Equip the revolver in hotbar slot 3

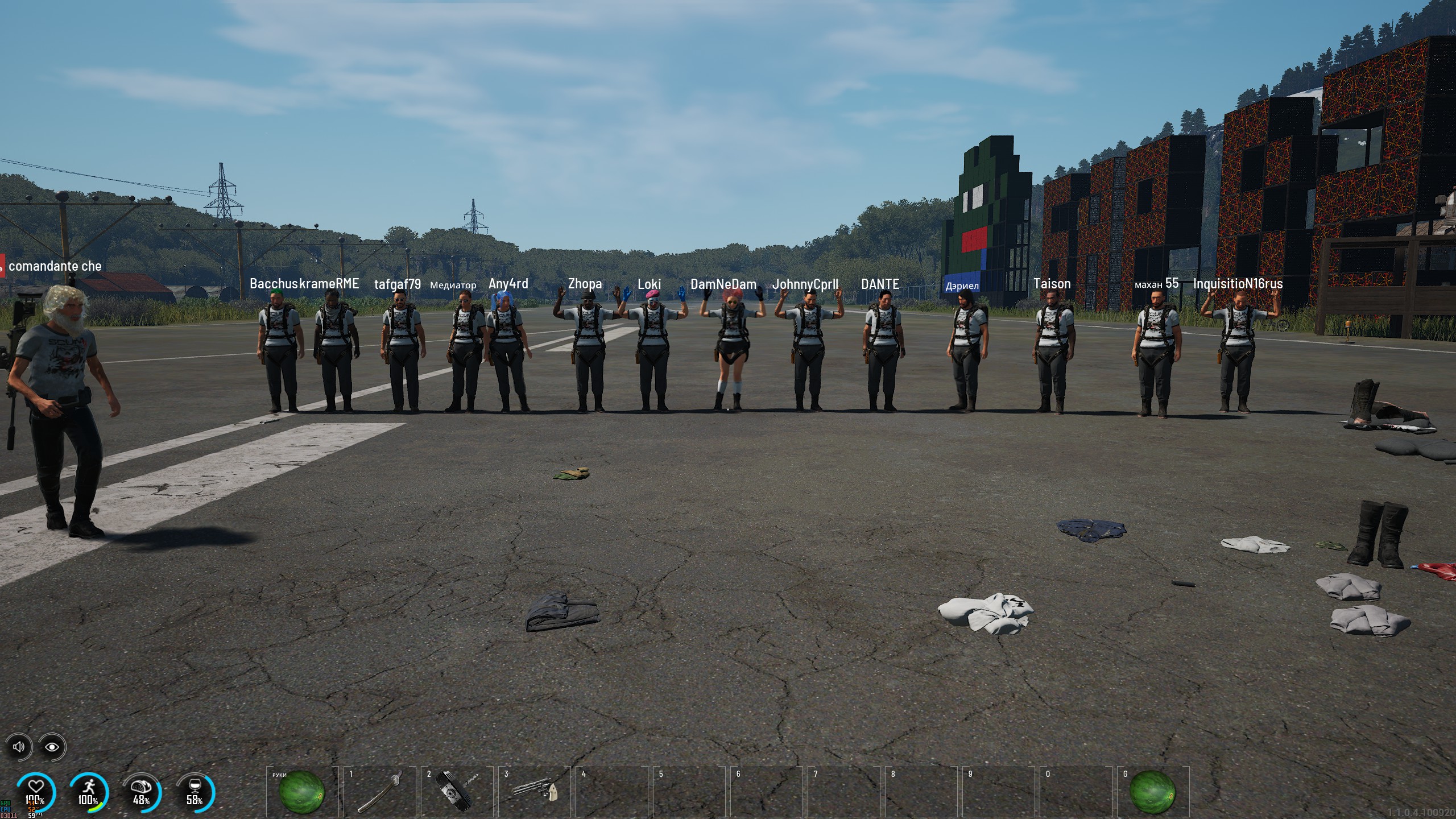click(534, 791)
